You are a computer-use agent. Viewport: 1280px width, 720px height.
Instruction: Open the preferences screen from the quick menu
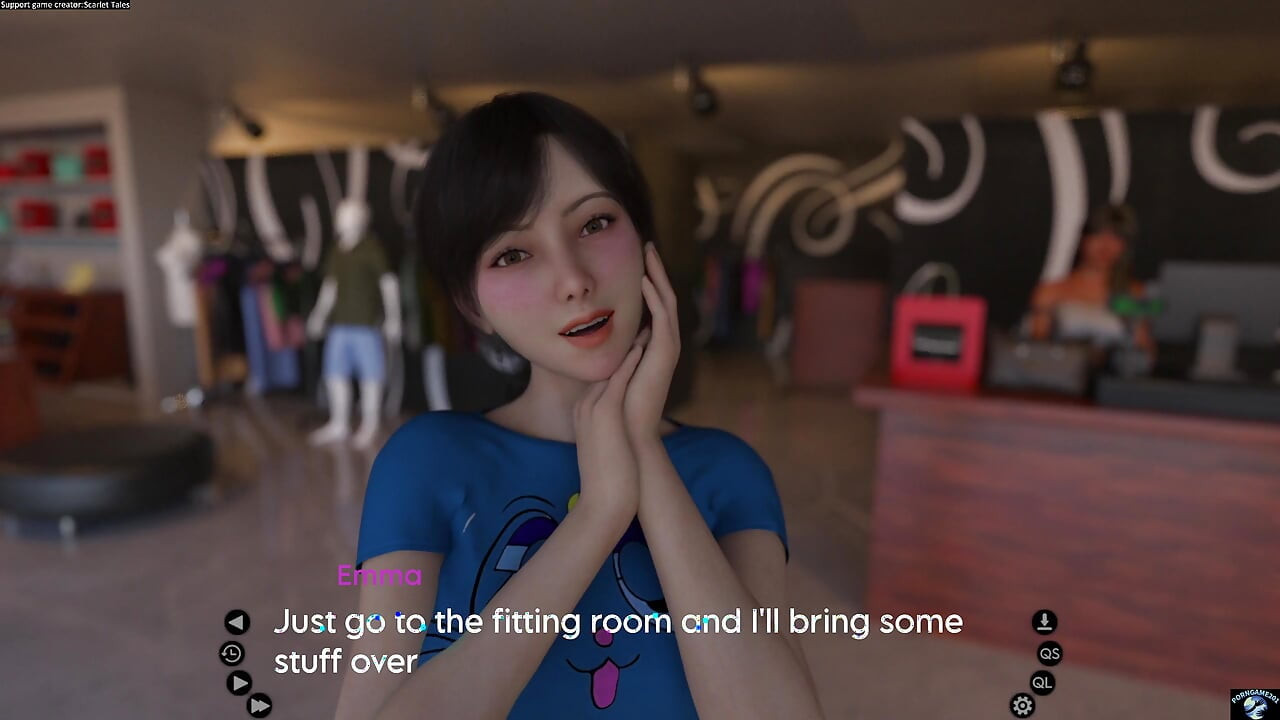point(1021,705)
